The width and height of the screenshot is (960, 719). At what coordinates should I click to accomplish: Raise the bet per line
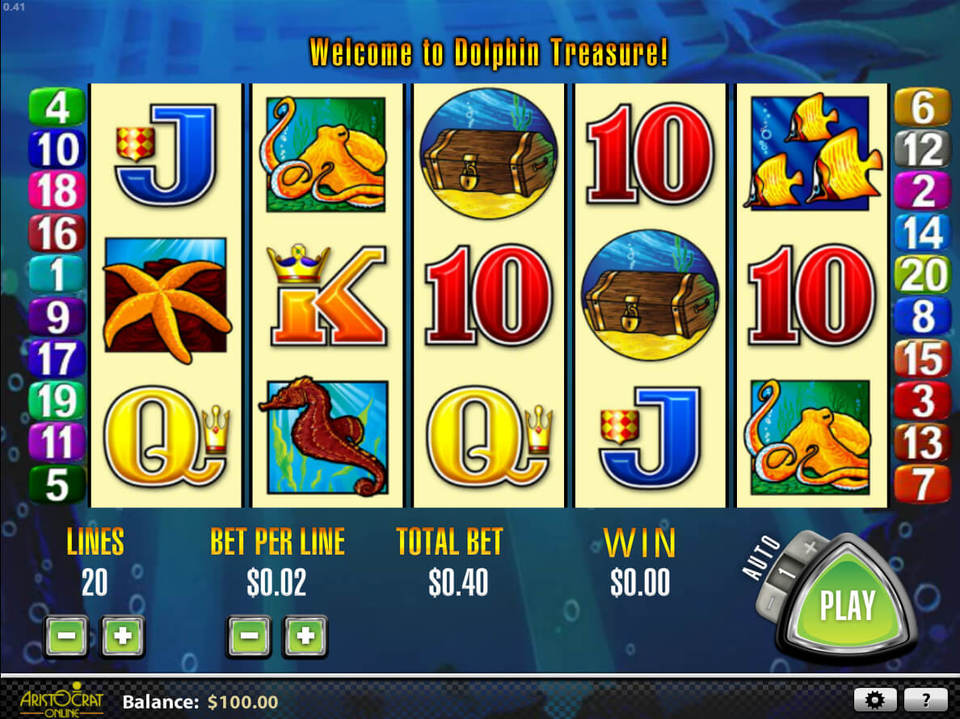click(x=306, y=636)
